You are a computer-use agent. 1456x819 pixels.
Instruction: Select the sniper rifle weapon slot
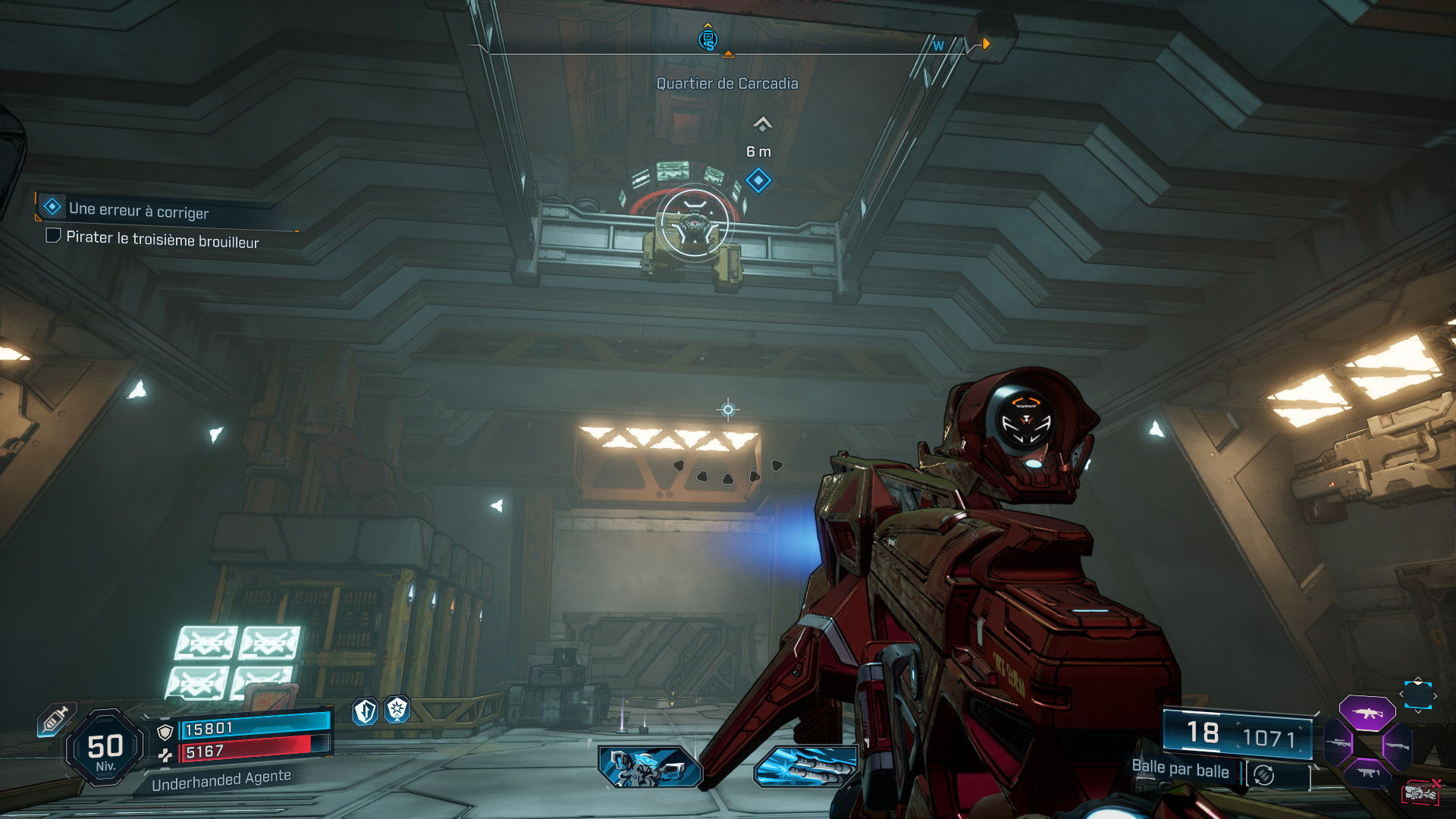pos(1338,743)
